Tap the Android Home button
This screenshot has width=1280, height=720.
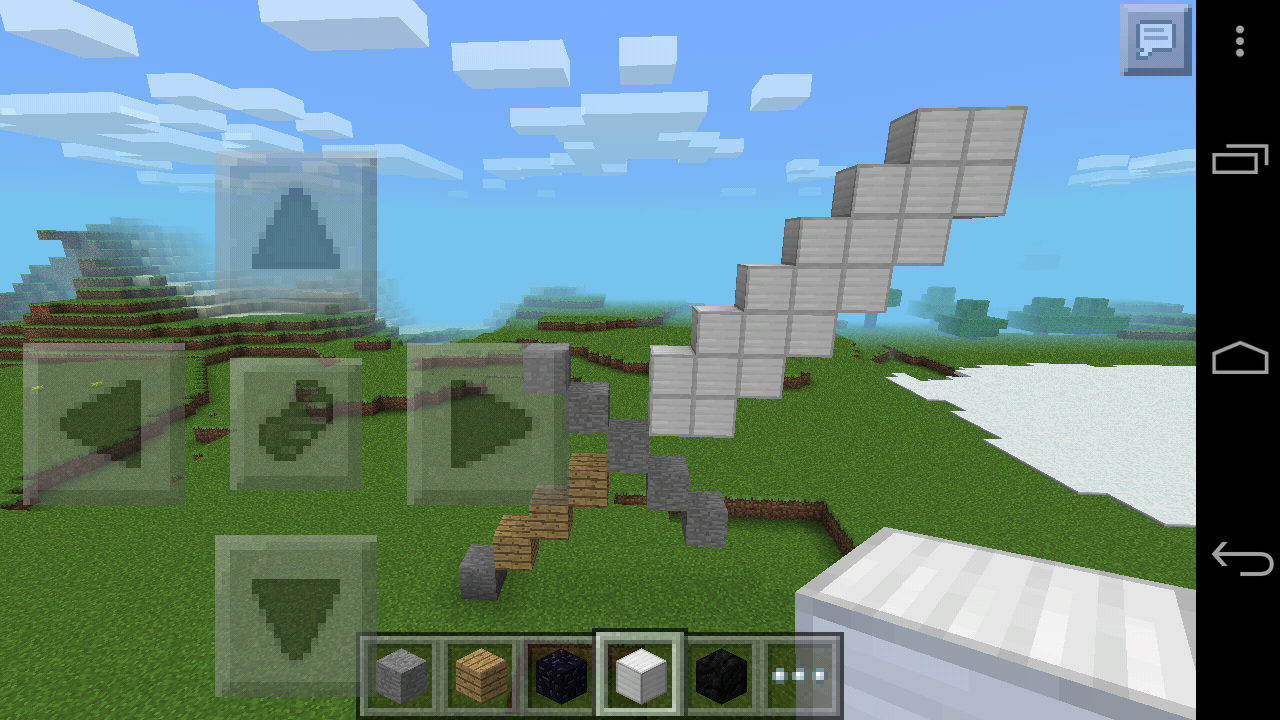[1239, 357]
